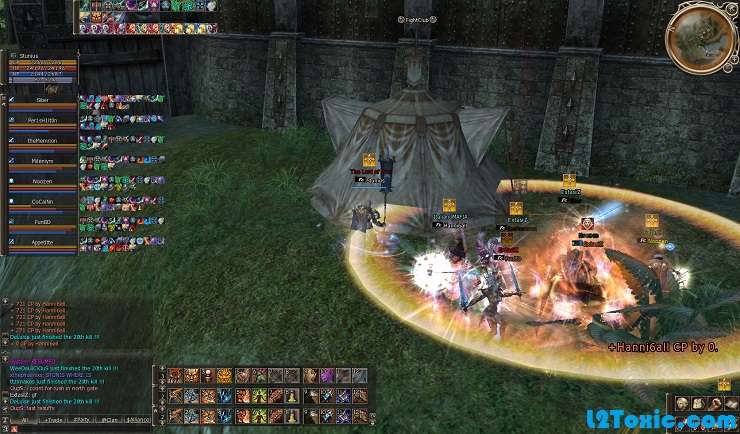The width and height of the screenshot is (740, 434).
Task: Open the inventory bag icon
Action: 697,403
